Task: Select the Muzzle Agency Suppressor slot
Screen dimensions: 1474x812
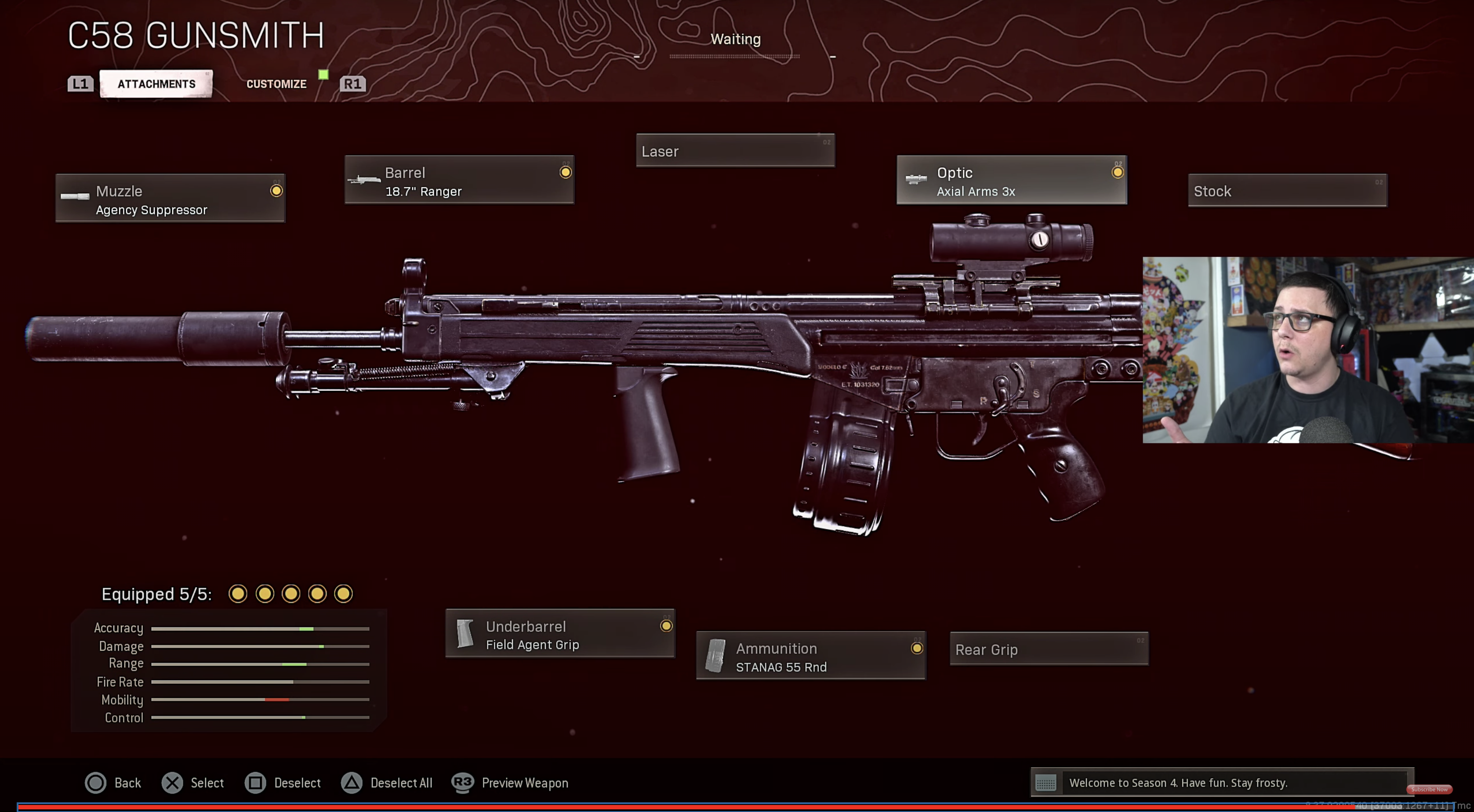Action: [x=170, y=198]
